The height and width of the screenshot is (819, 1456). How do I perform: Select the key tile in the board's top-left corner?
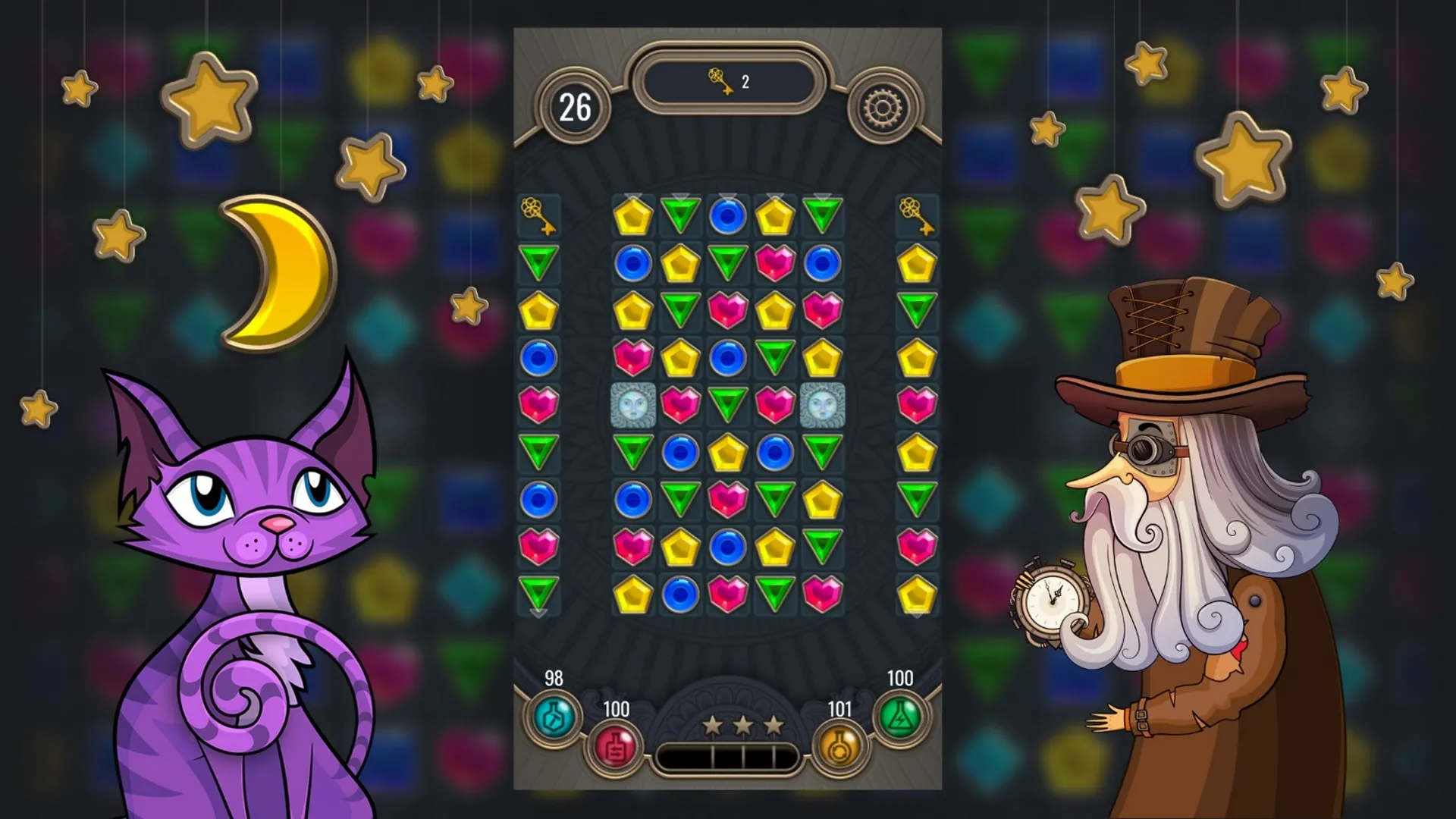click(x=539, y=218)
